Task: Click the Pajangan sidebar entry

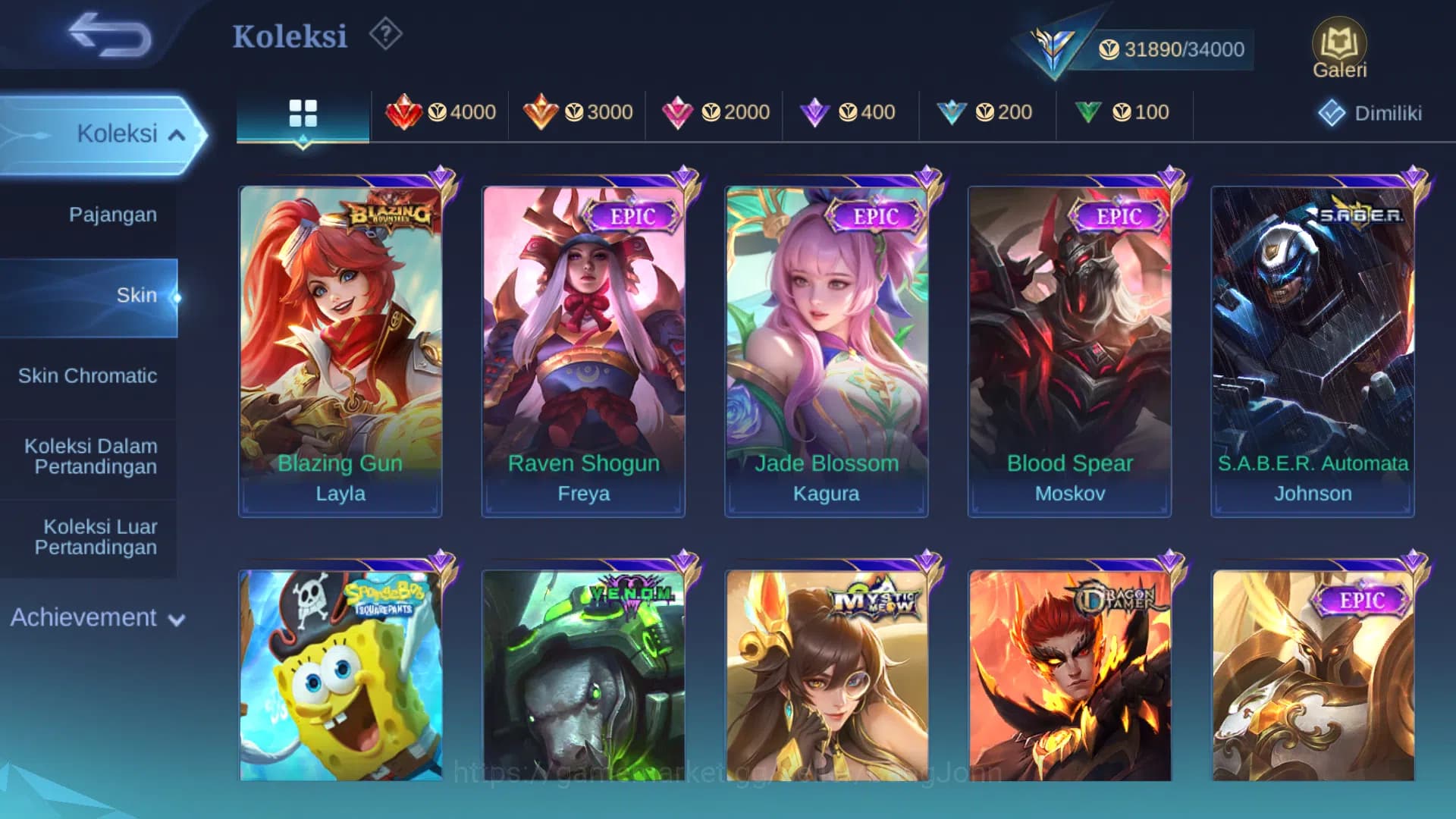Action: 111,215
